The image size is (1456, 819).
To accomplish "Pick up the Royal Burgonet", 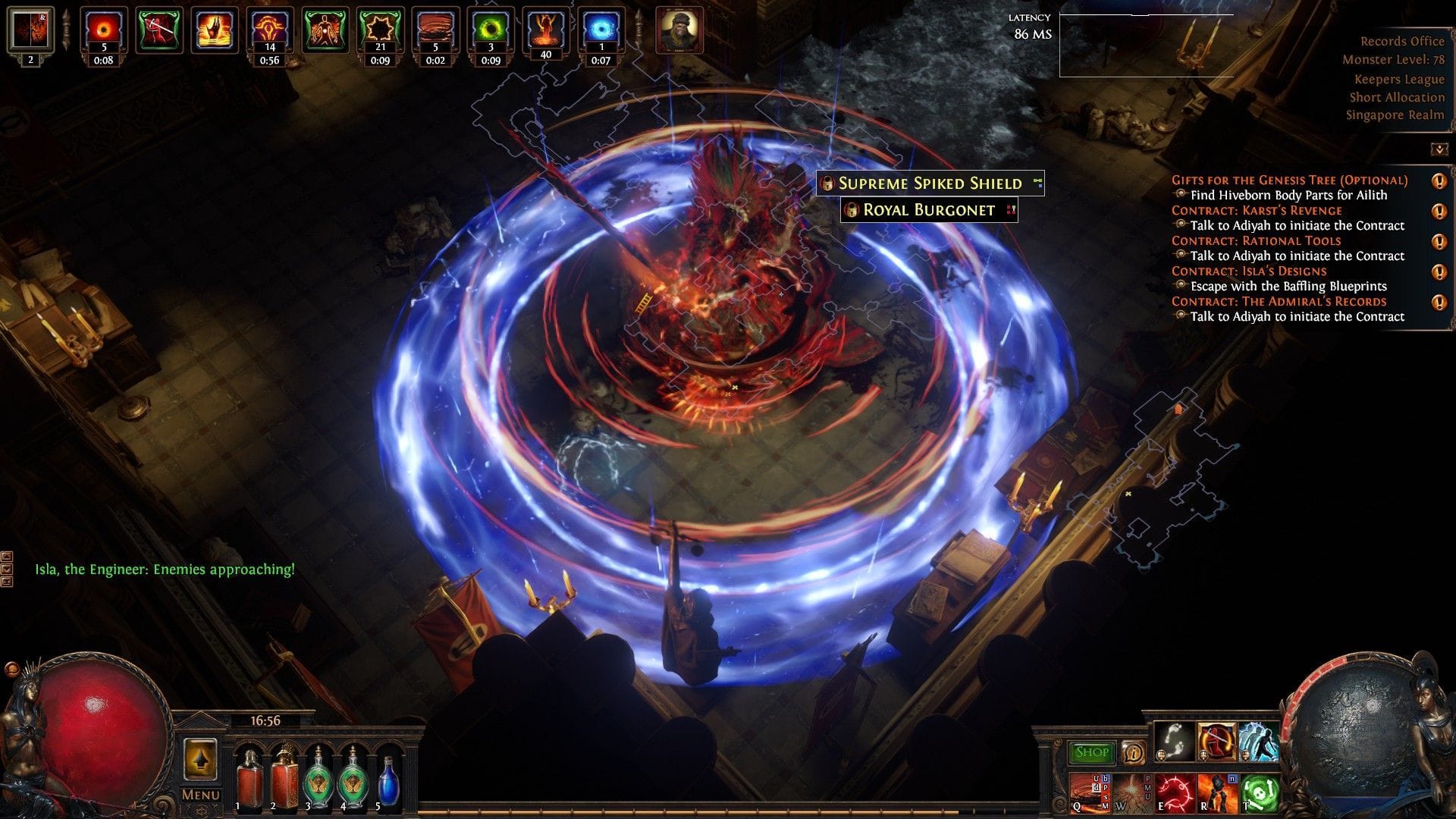I will tap(929, 210).
